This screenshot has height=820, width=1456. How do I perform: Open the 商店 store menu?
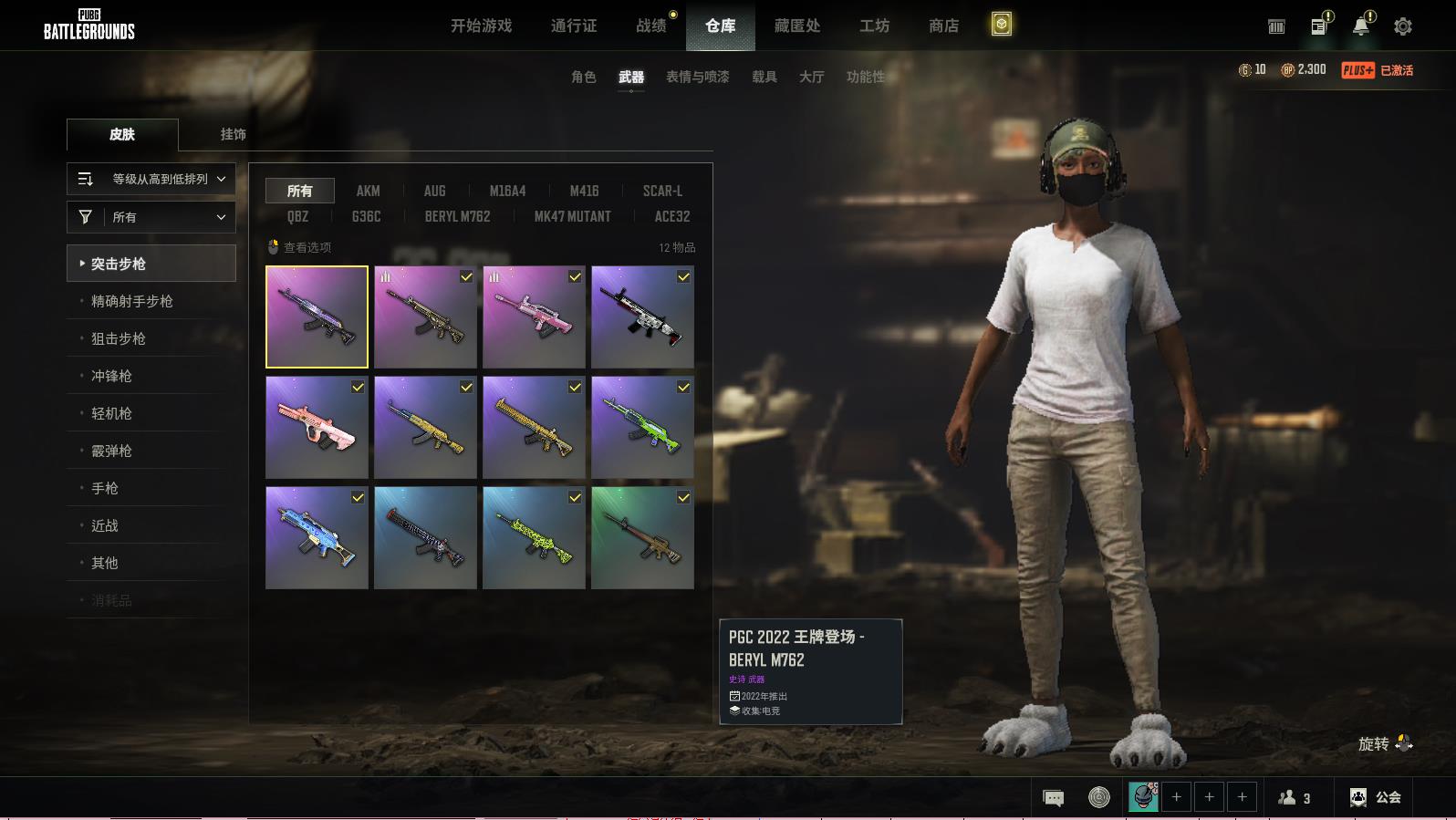943,26
